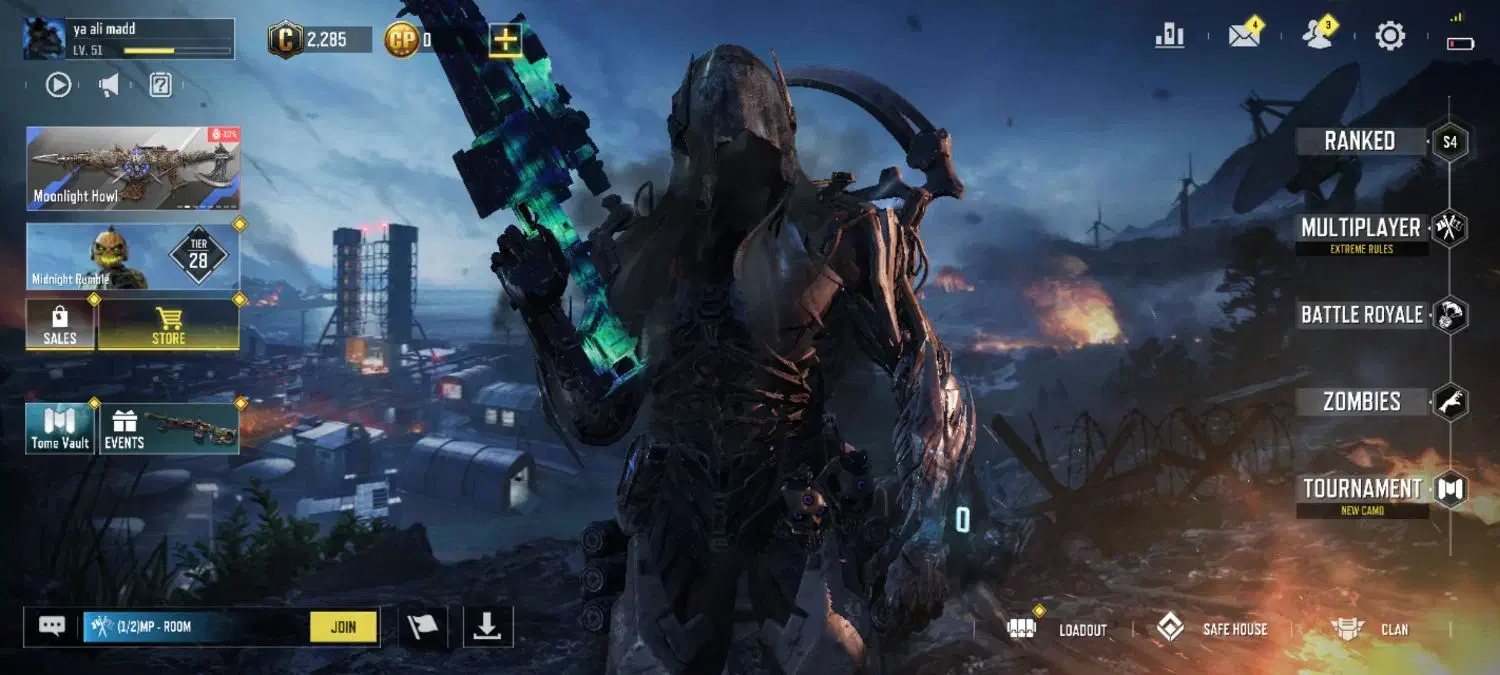Open the friends list icon

coord(1318,36)
